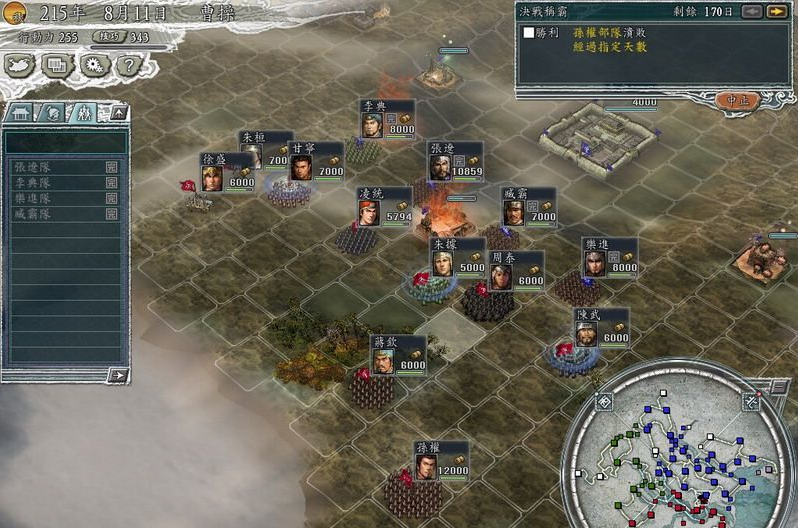The width and height of the screenshot is (798, 528).
Task: Switch to the officer list tab
Action: [x=53, y=113]
